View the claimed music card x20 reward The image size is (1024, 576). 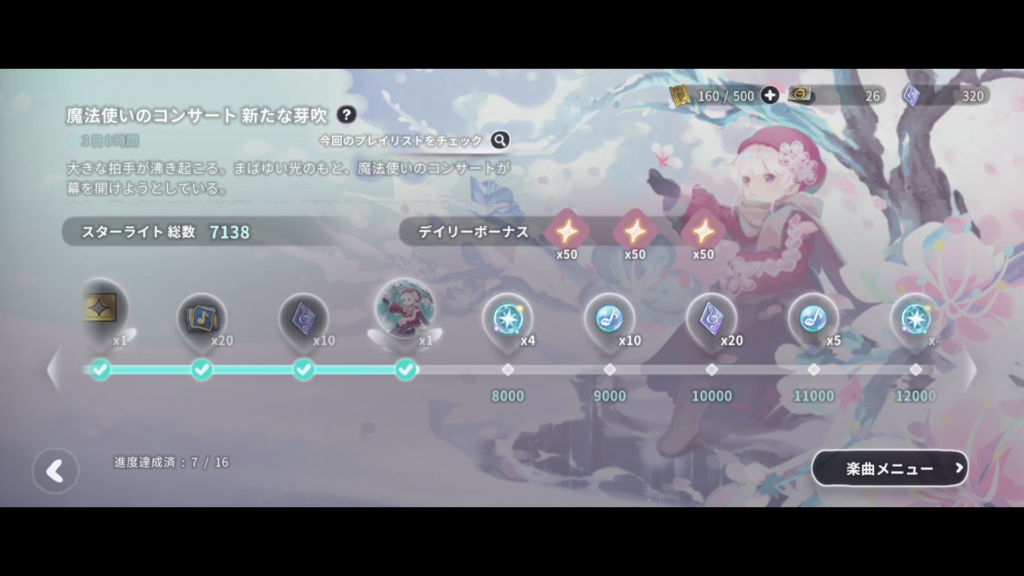click(201, 319)
